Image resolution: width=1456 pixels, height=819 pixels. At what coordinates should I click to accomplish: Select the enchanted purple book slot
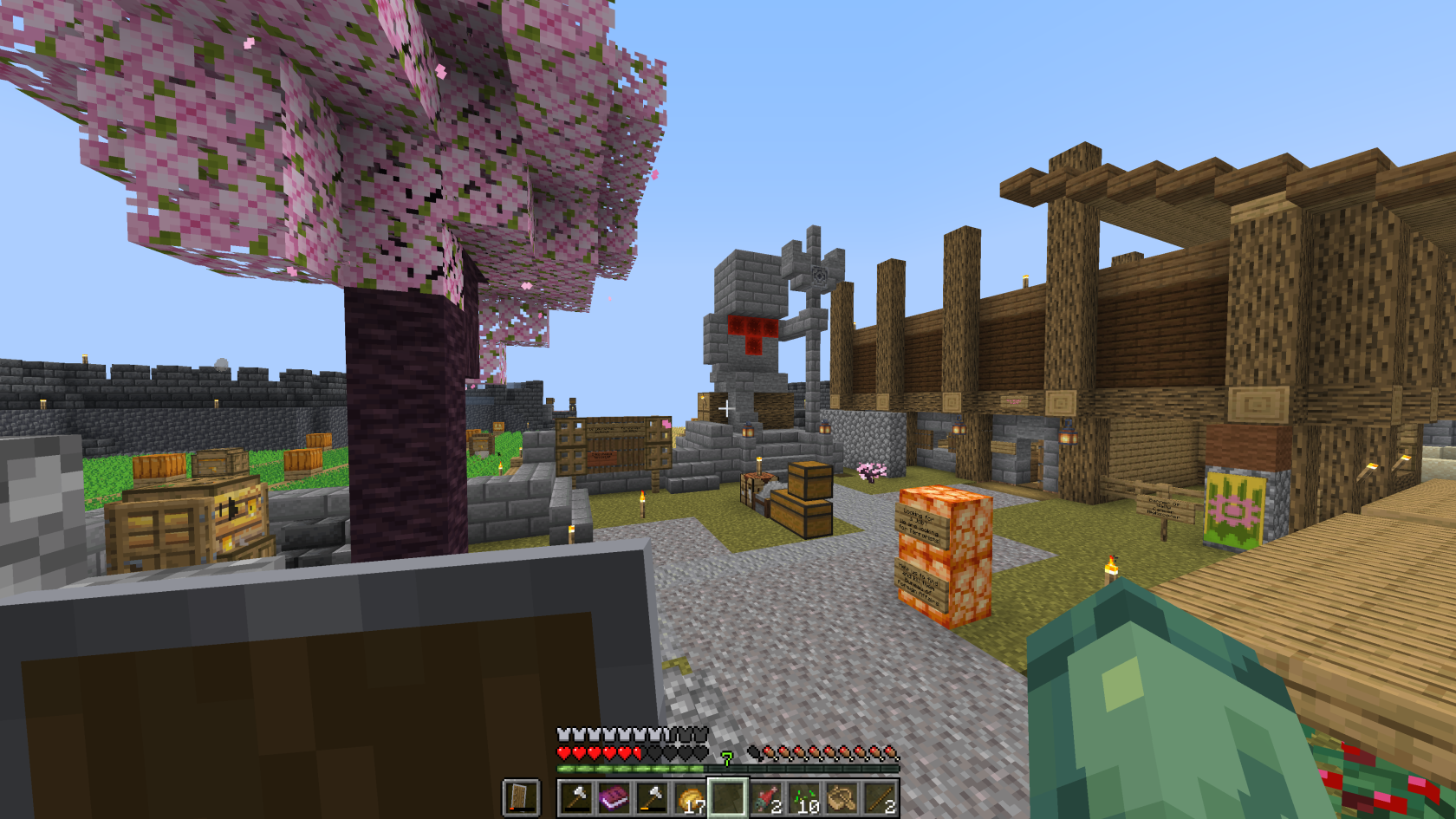[x=614, y=797]
